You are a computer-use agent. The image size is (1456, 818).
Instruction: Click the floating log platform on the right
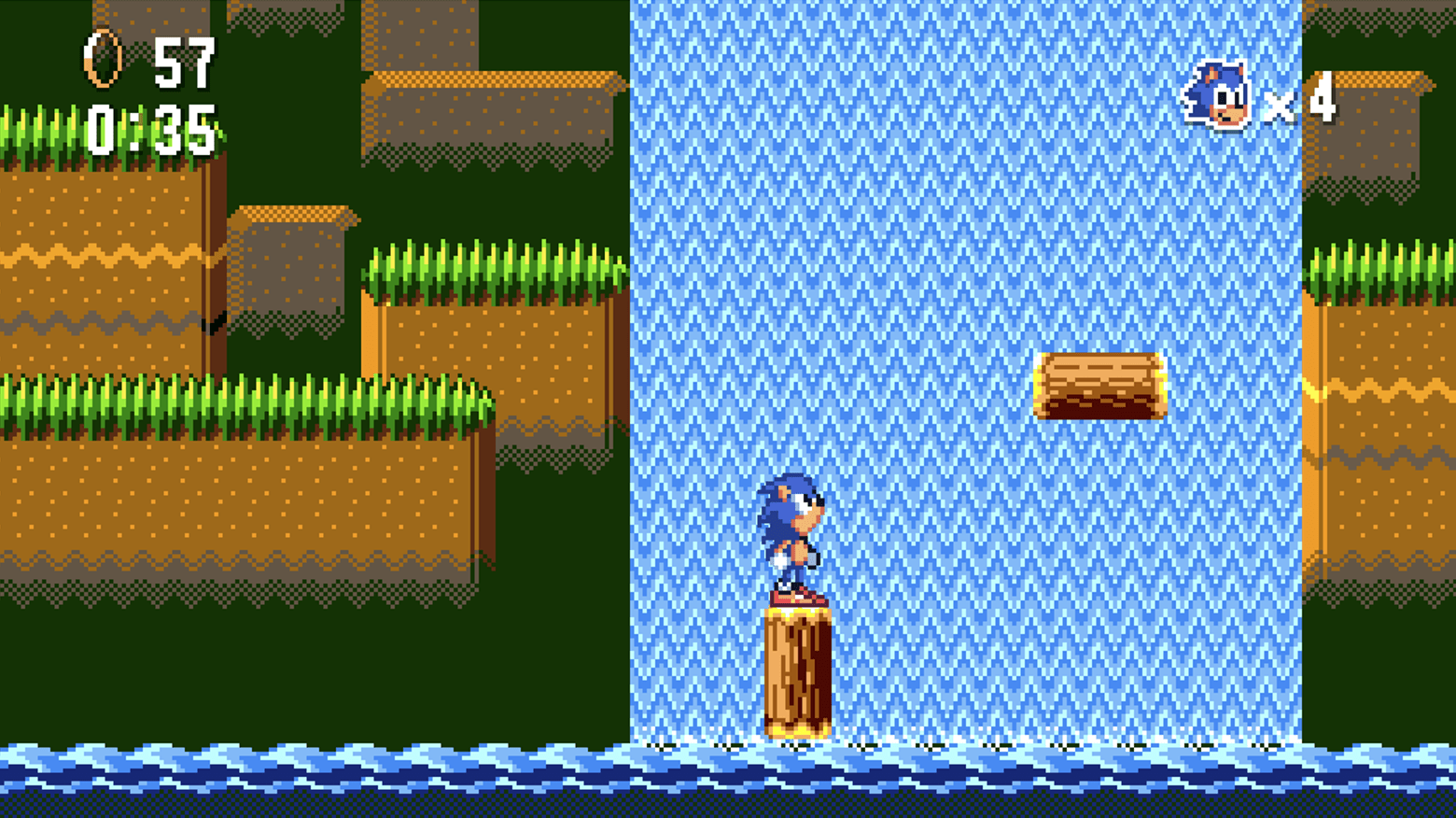(x=1101, y=383)
